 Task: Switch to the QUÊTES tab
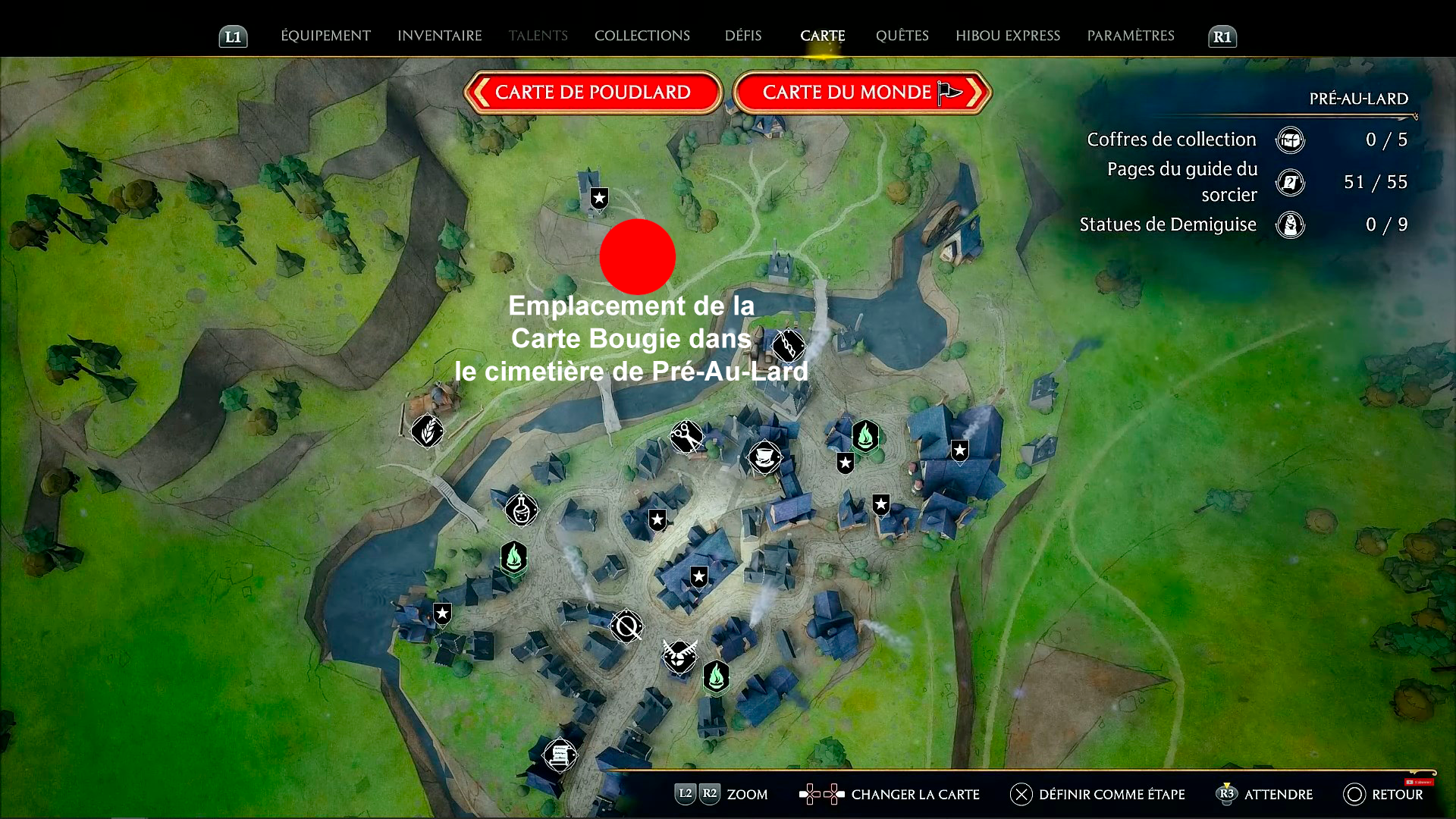[x=902, y=36]
